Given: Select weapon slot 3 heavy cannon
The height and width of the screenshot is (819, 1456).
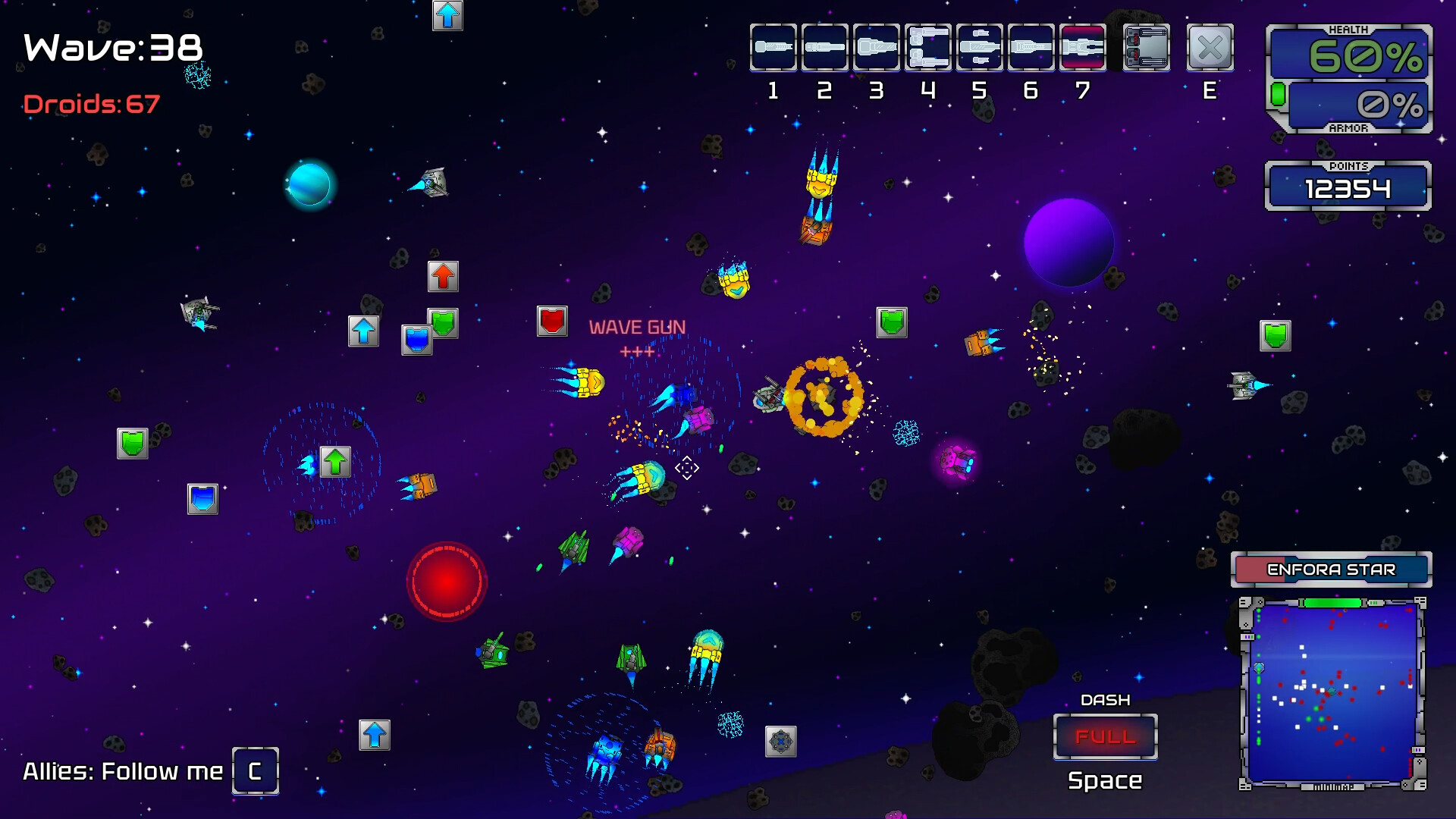Looking at the screenshot, I should 825,47.
